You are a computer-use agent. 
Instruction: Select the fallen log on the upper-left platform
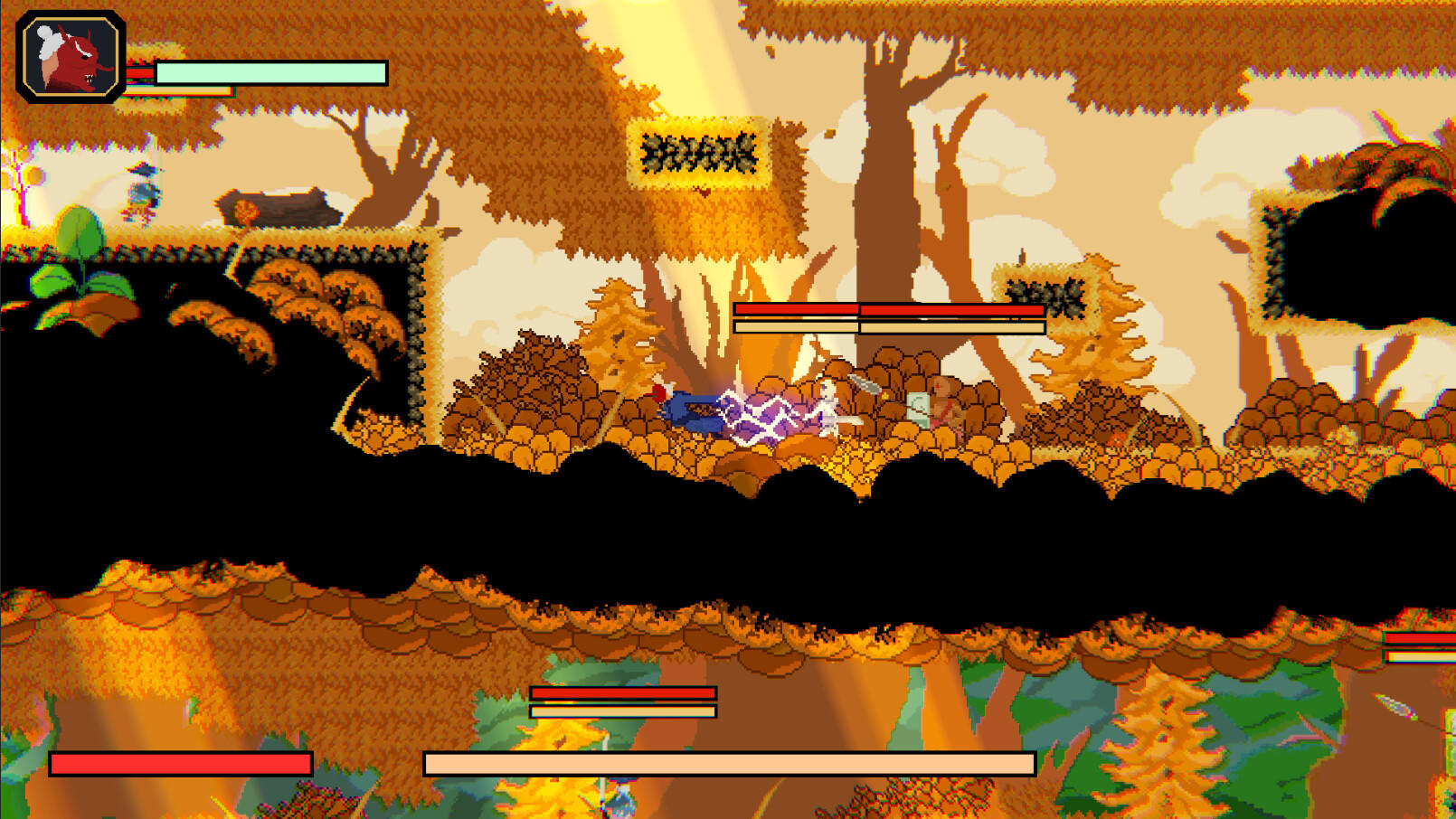279,203
